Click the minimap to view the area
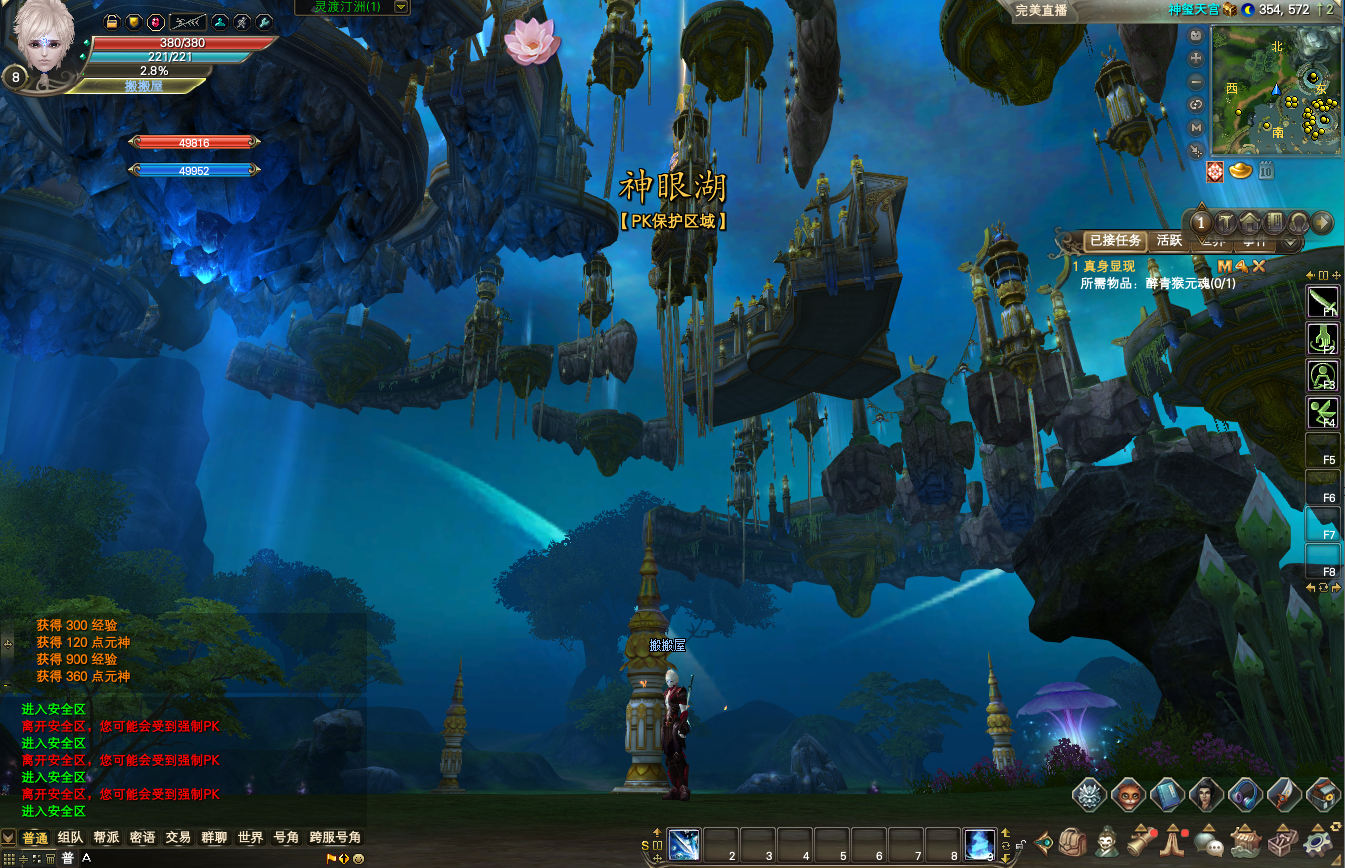The height and width of the screenshot is (868, 1345). pyautogui.click(x=1275, y=92)
